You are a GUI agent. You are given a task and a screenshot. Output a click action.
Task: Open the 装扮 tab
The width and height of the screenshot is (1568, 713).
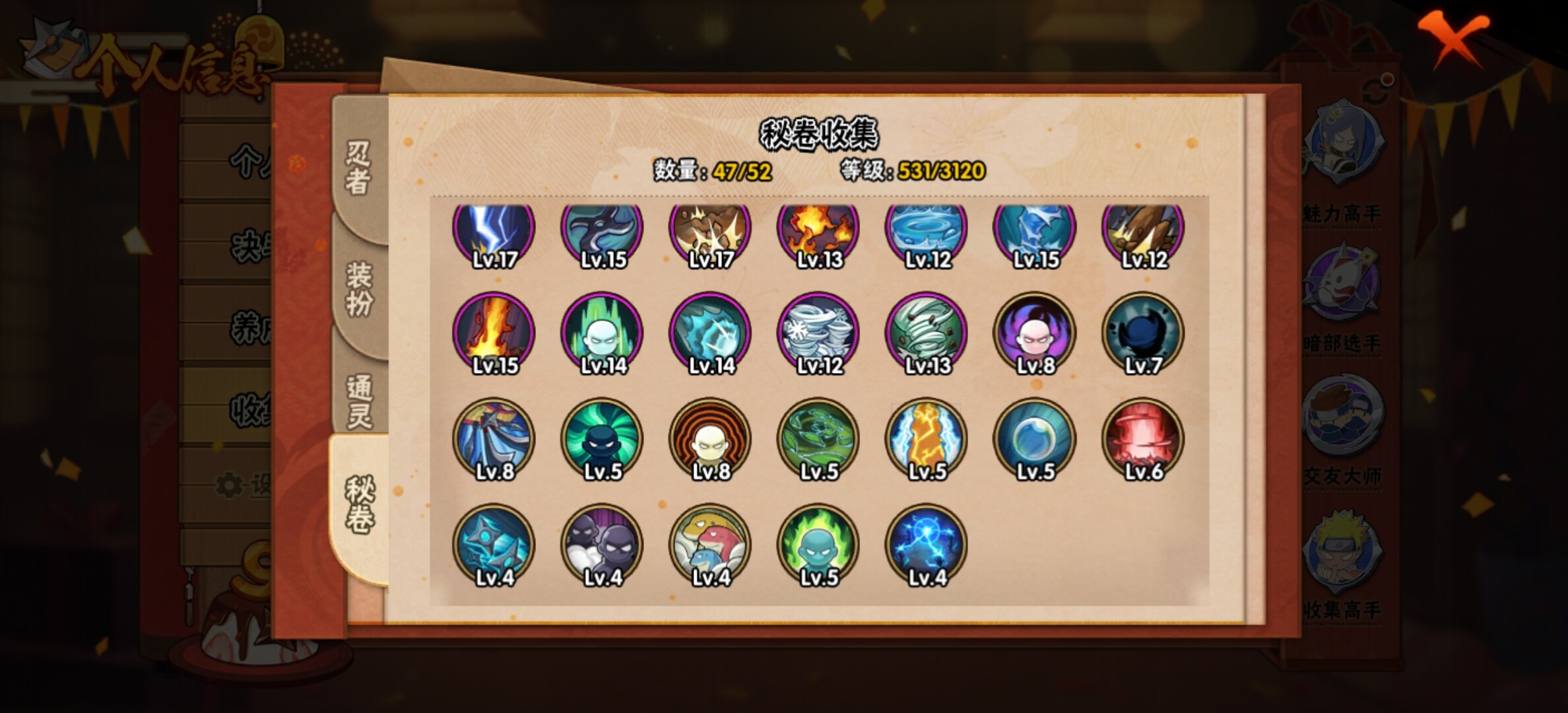point(358,289)
